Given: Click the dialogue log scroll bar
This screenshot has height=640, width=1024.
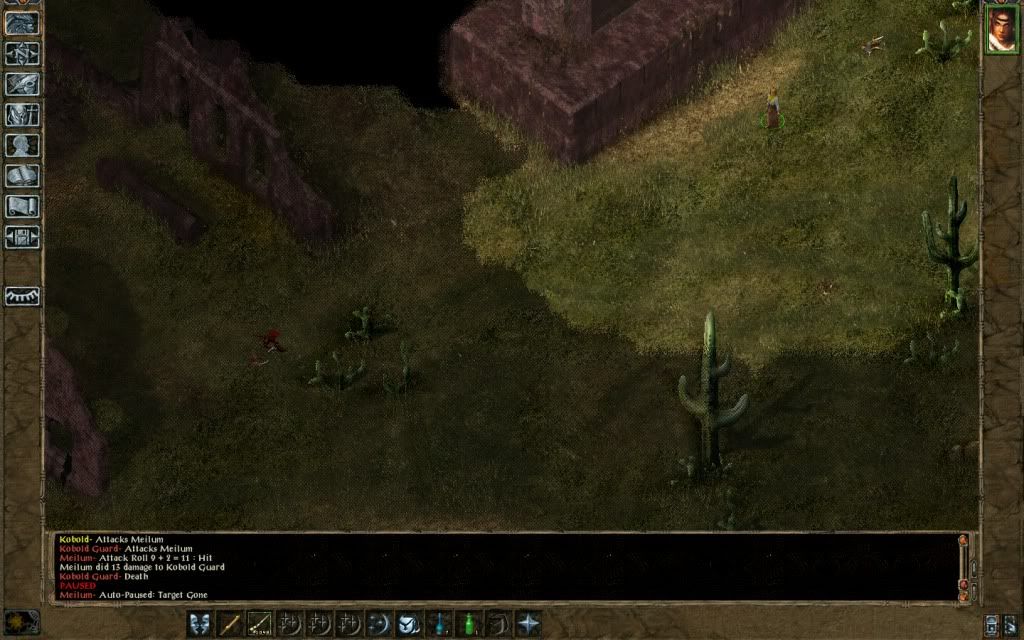Looking at the screenshot, I should click(x=964, y=566).
